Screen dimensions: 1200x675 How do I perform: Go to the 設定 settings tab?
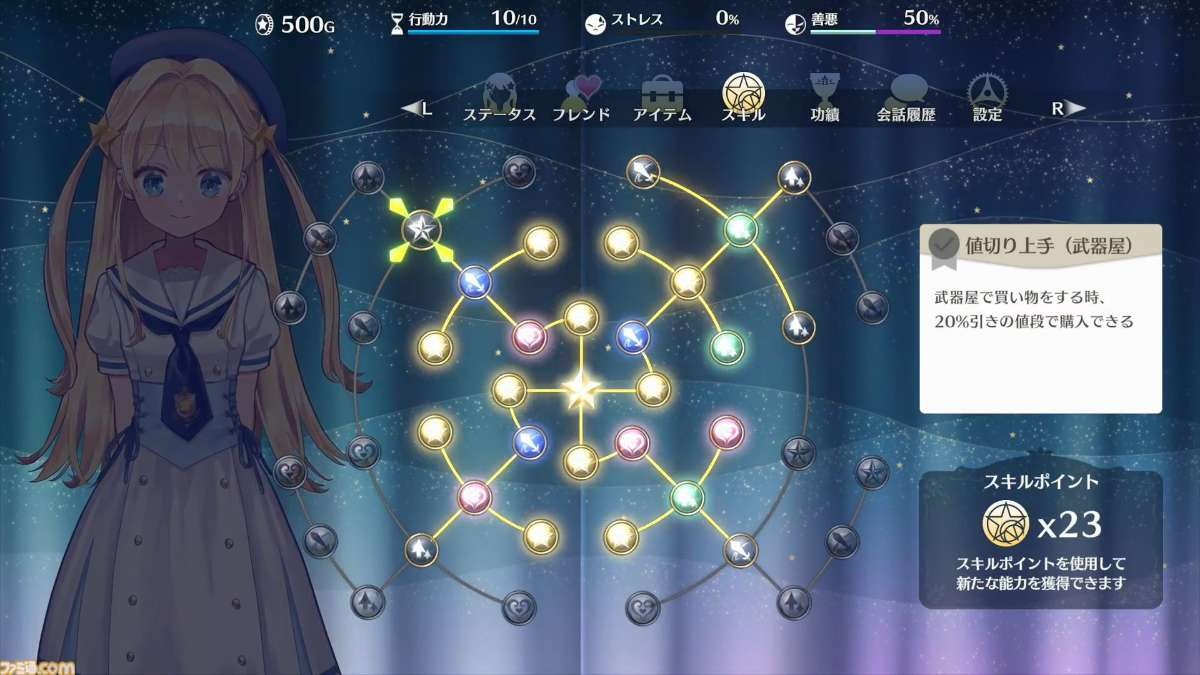[987, 99]
